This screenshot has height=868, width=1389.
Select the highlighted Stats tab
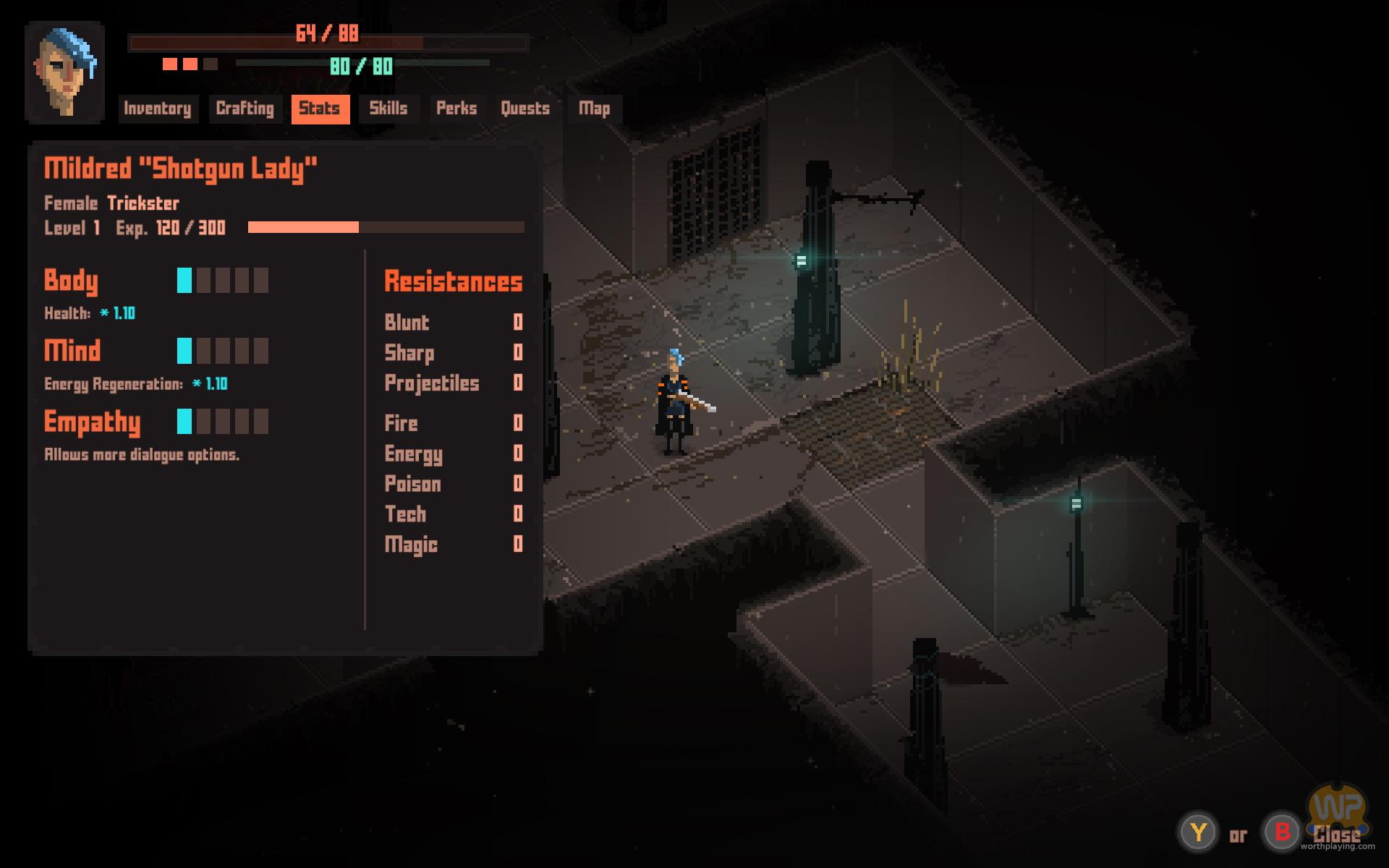tap(320, 109)
